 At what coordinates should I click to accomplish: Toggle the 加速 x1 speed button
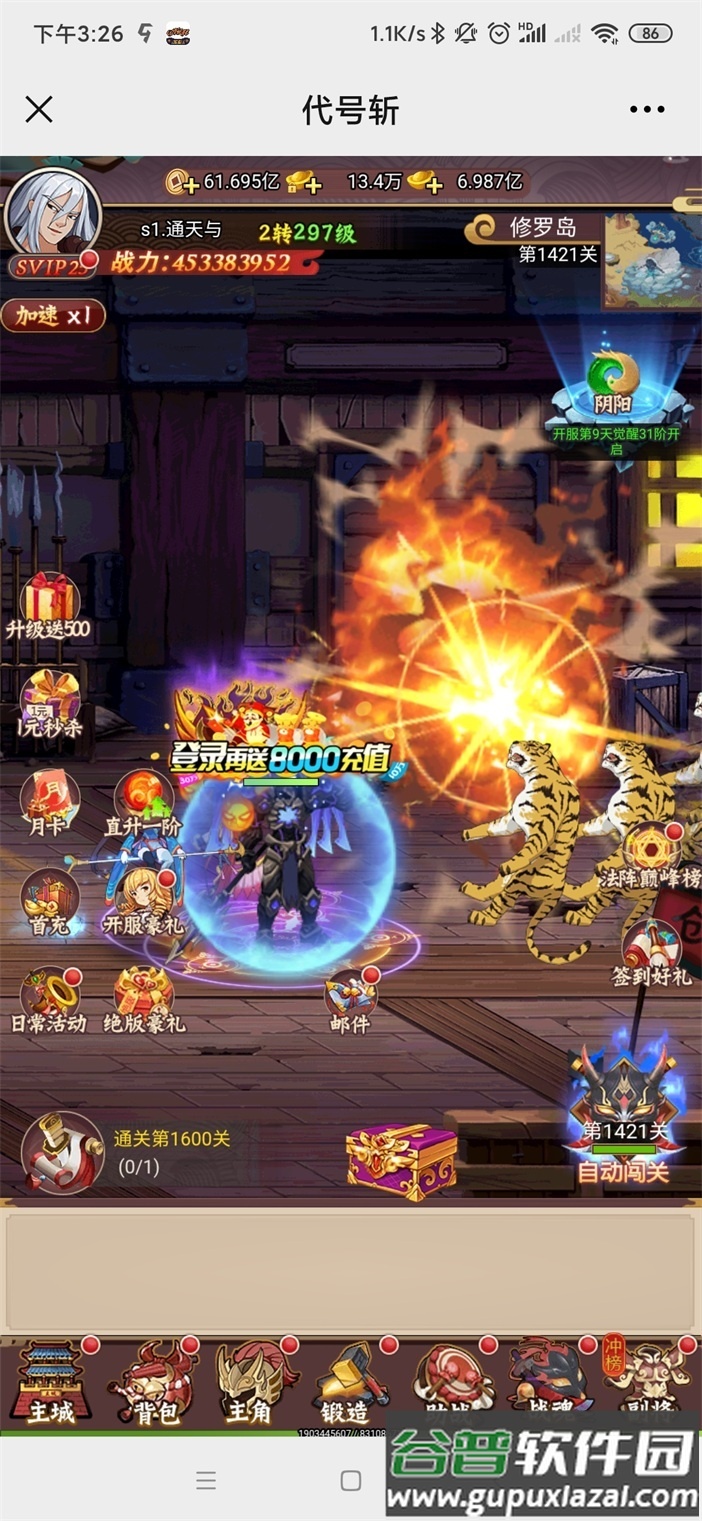pyautogui.click(x=54, y=317)
